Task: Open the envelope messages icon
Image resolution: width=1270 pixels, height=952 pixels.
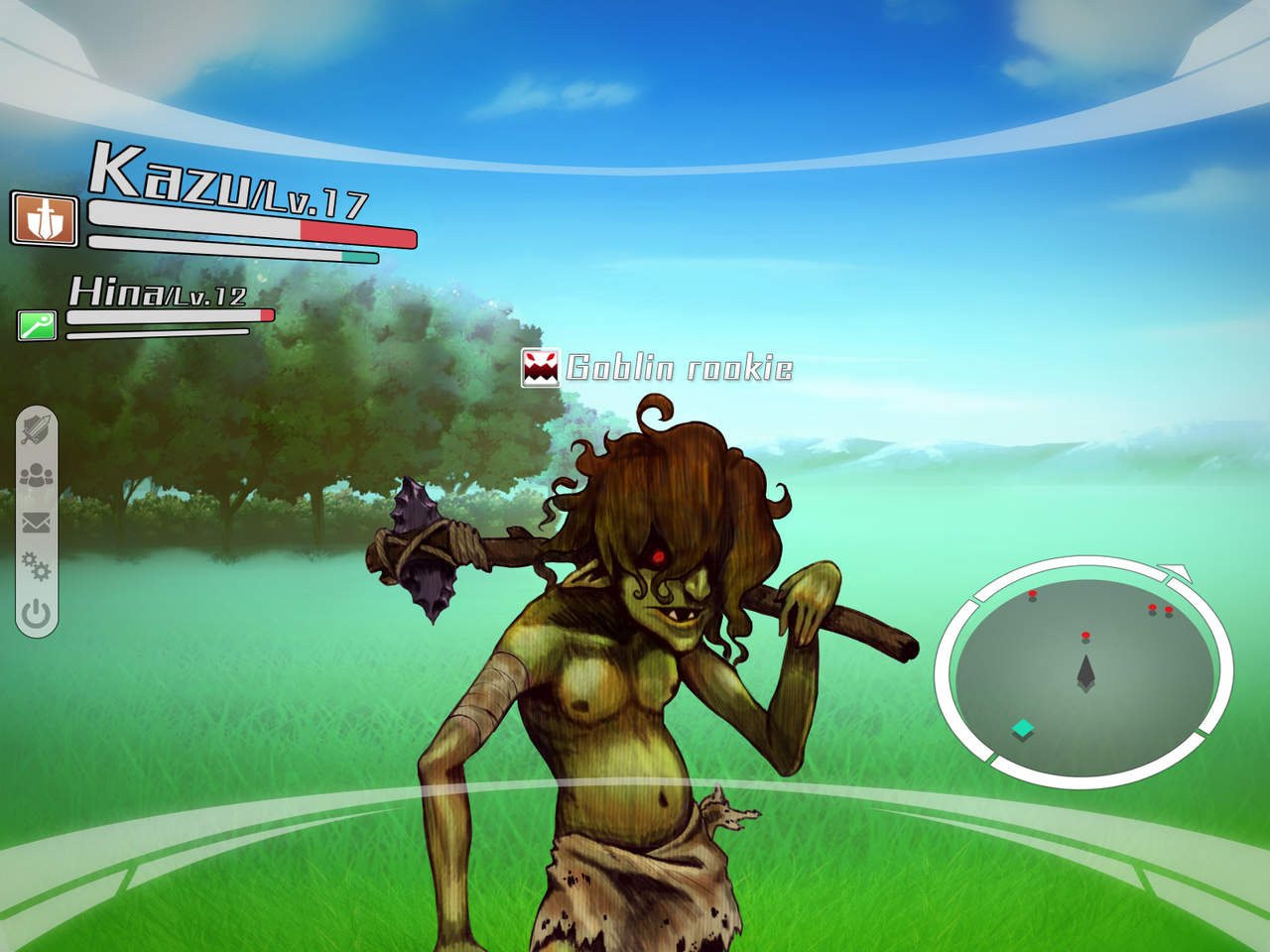Action: click(37, 522)
